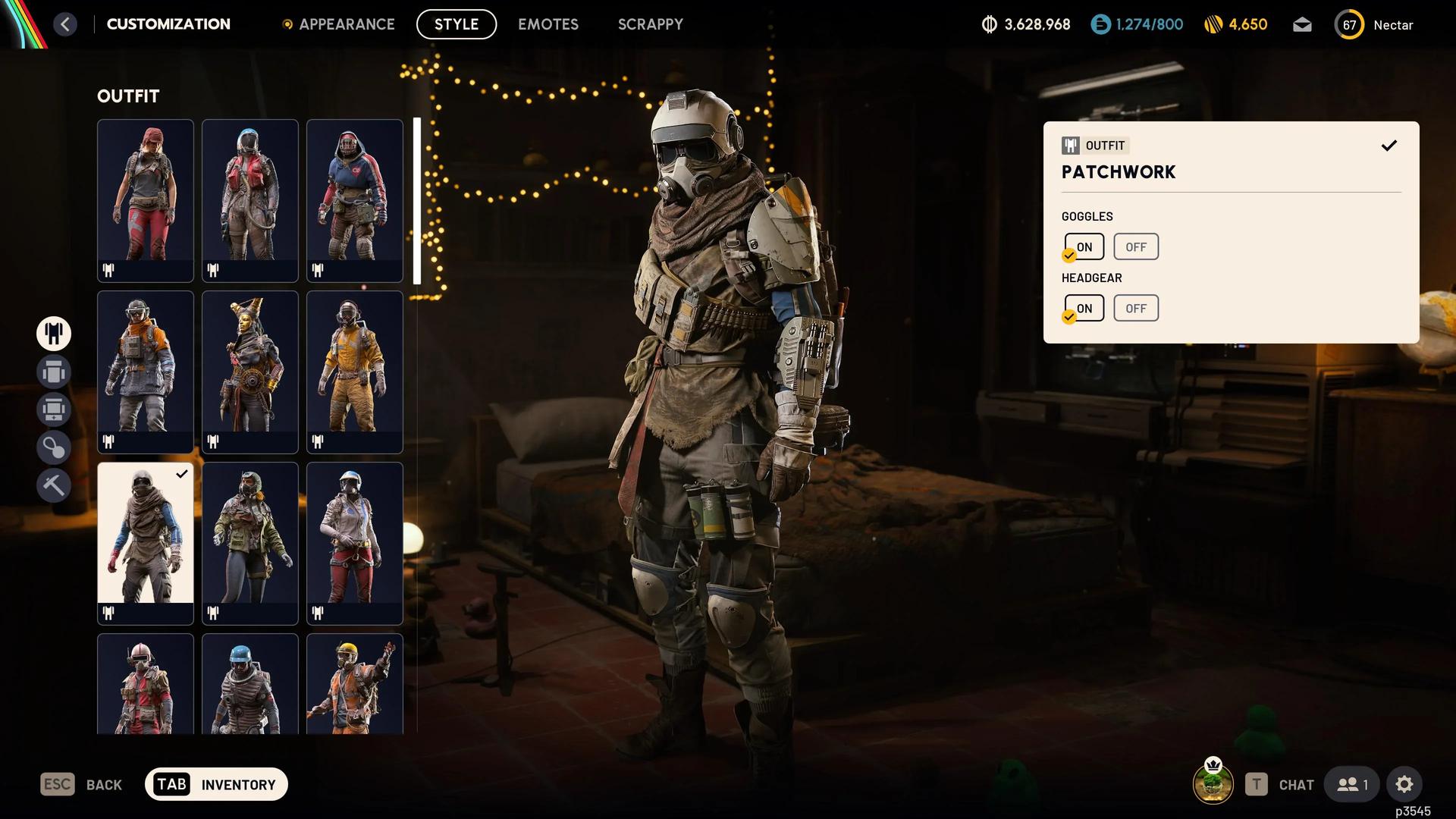Select the Outfit category icon
The width and height of the screenshot is (1456, 819).
tap(54, 334)
